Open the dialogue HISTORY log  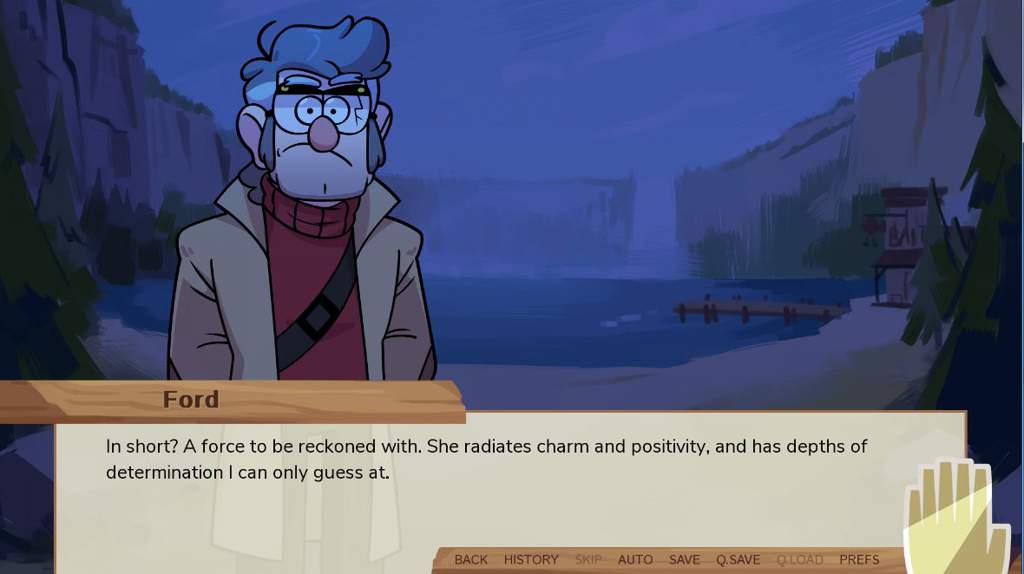(x=531, y=559)
